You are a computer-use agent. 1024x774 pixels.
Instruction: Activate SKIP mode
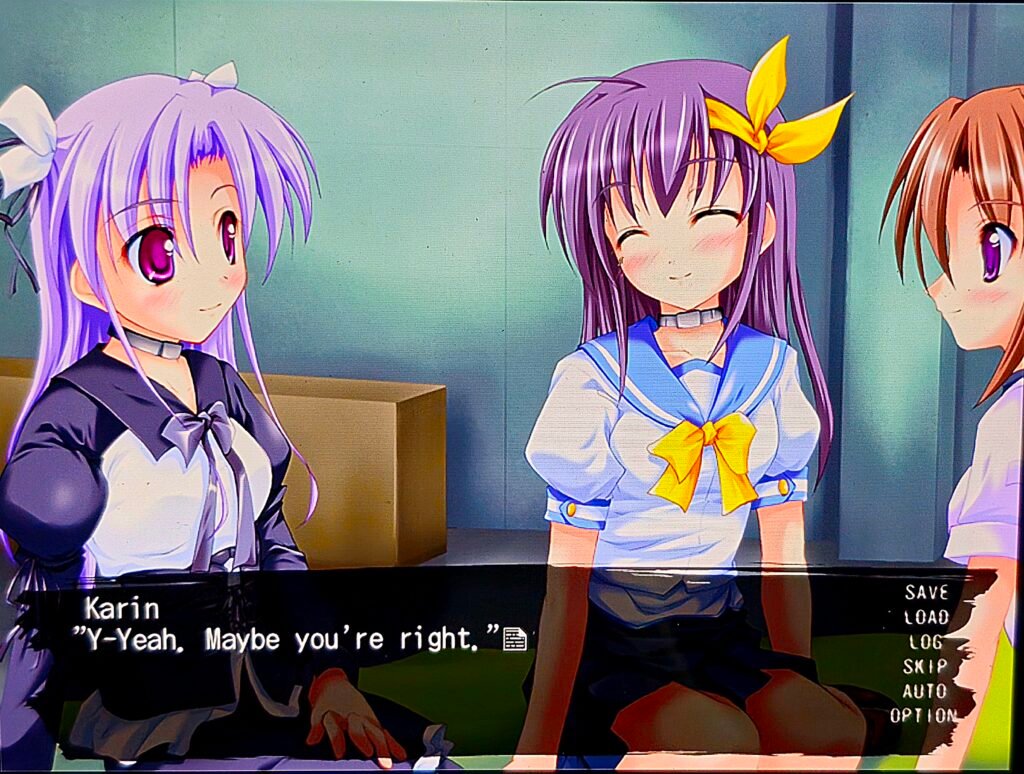925,666
